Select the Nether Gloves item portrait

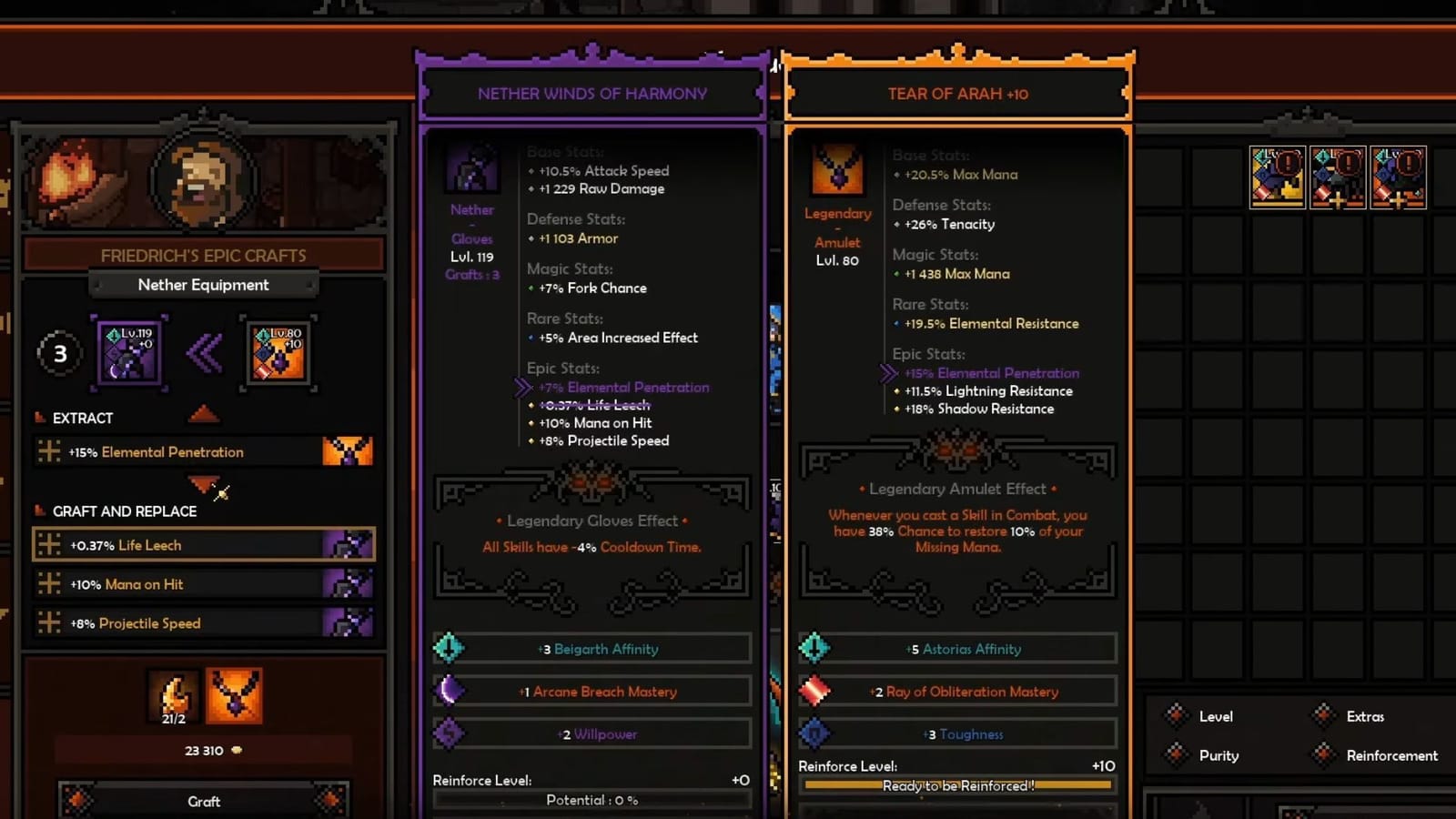pos(471,167)
